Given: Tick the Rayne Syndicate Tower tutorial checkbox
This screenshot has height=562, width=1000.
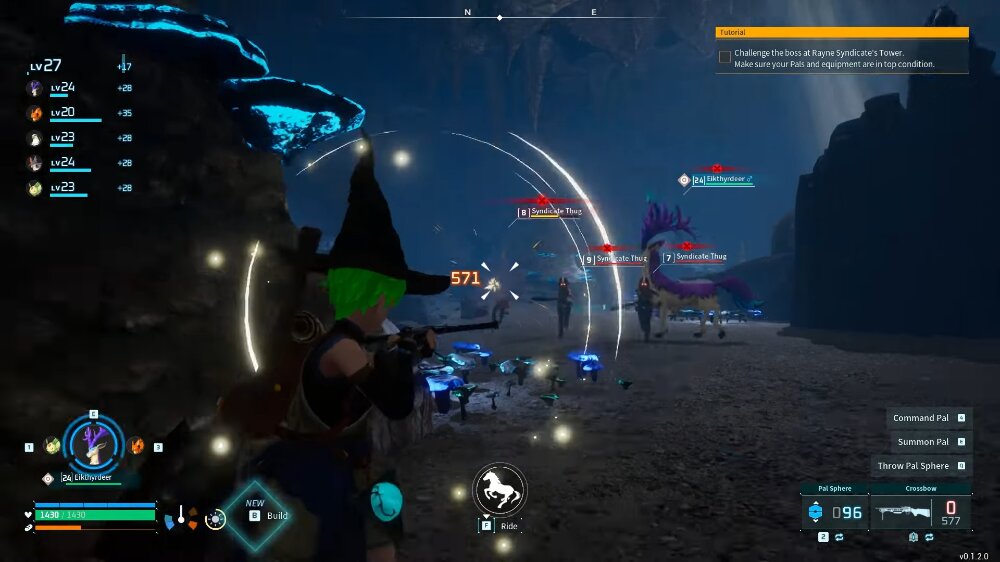Looking at the screenshot, I should point(724,57).
